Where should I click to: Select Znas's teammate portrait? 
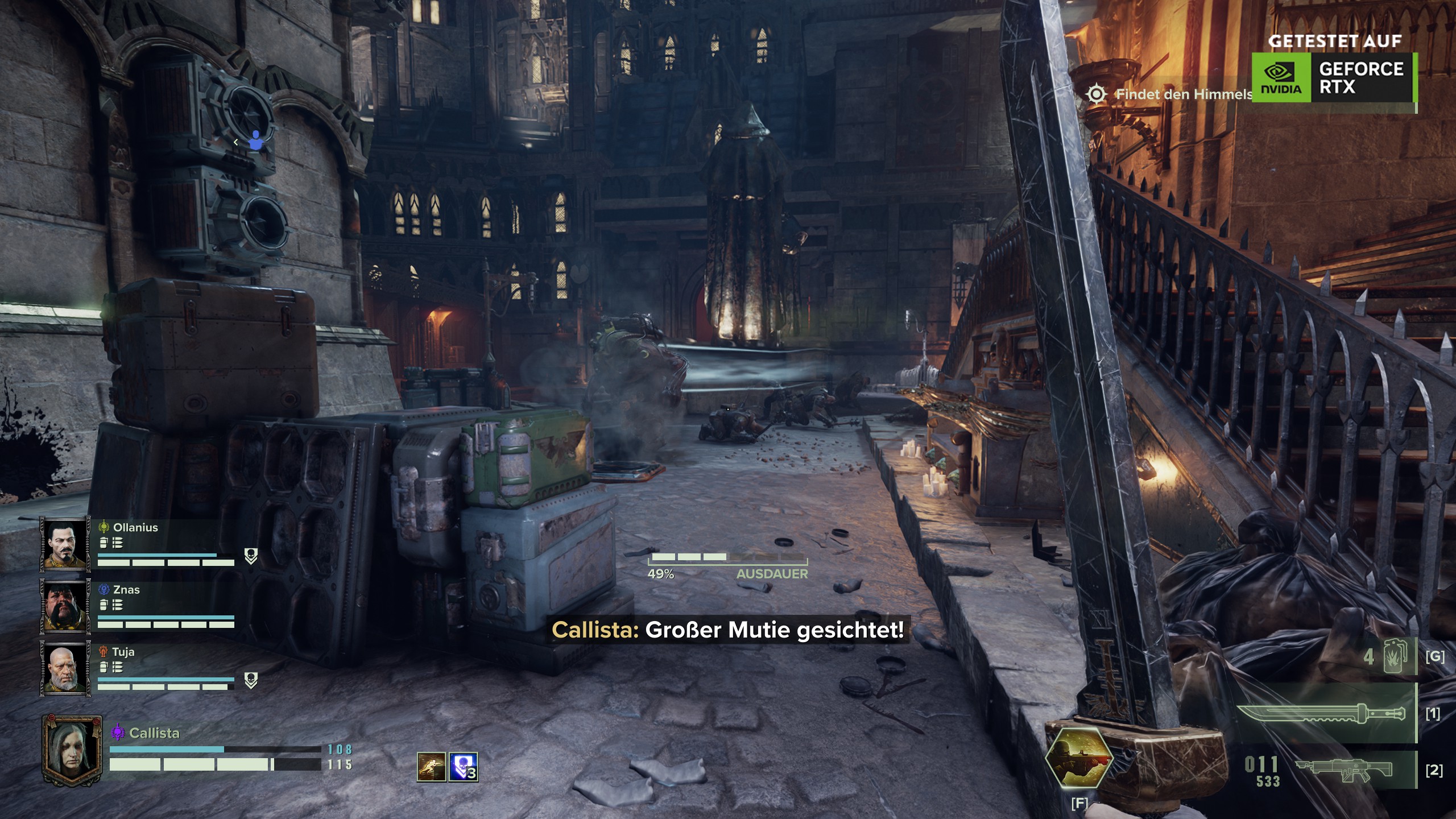click(64, 606)
